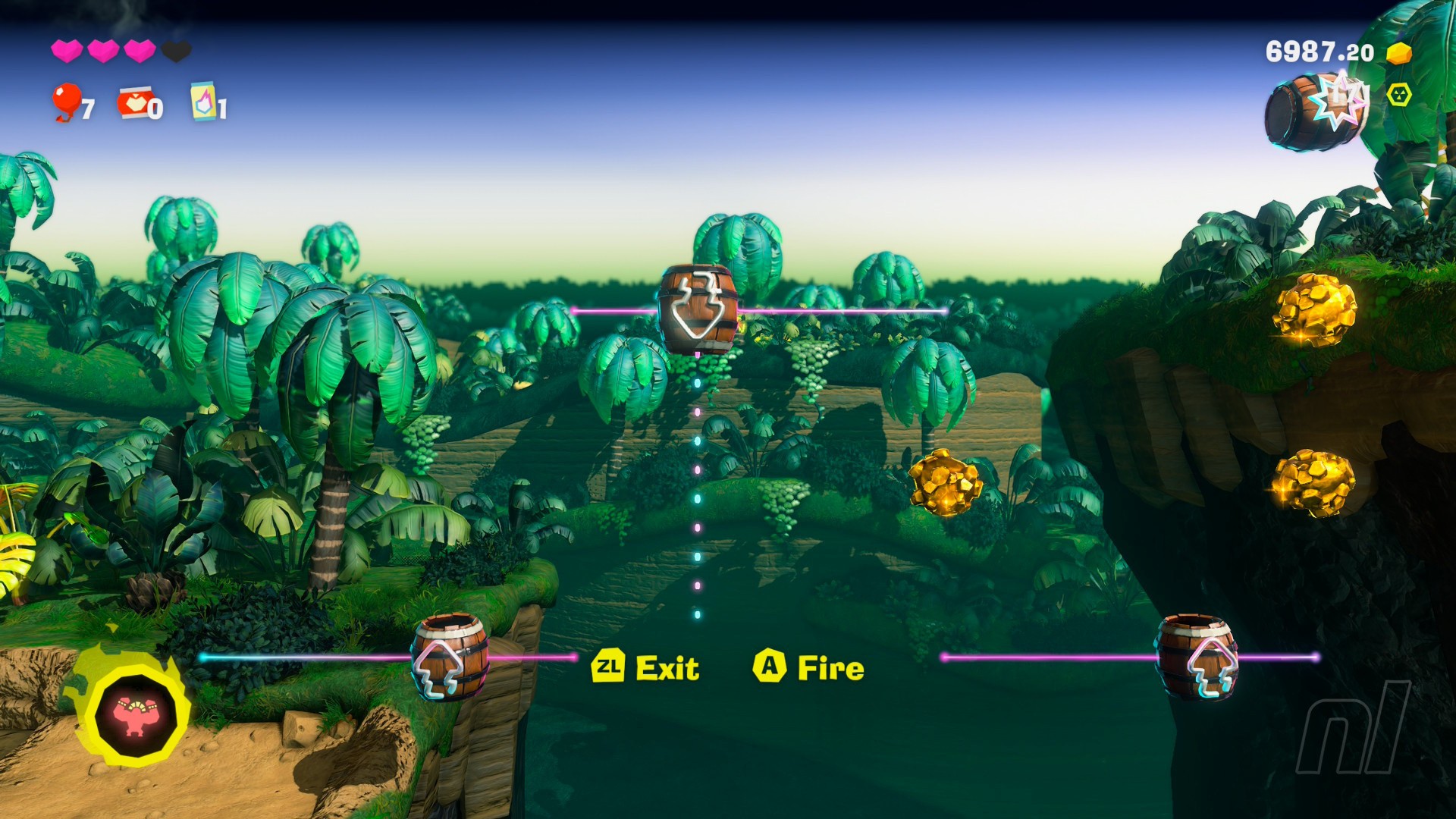The height and width of the screenshot is (819, 1456).
Task: Select the yellow hexagon emblem icon
Action: tap(1399, 95)
